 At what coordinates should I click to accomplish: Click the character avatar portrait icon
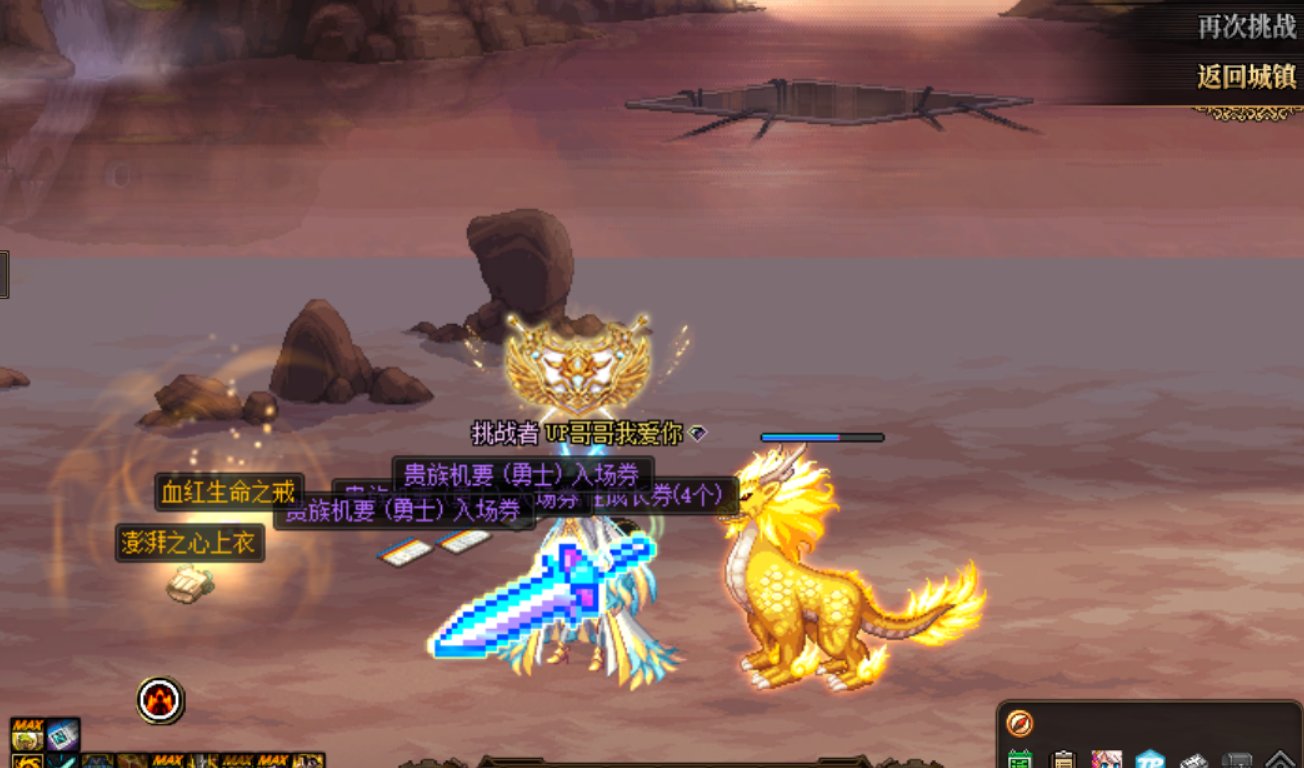[x=1106, y=760]
